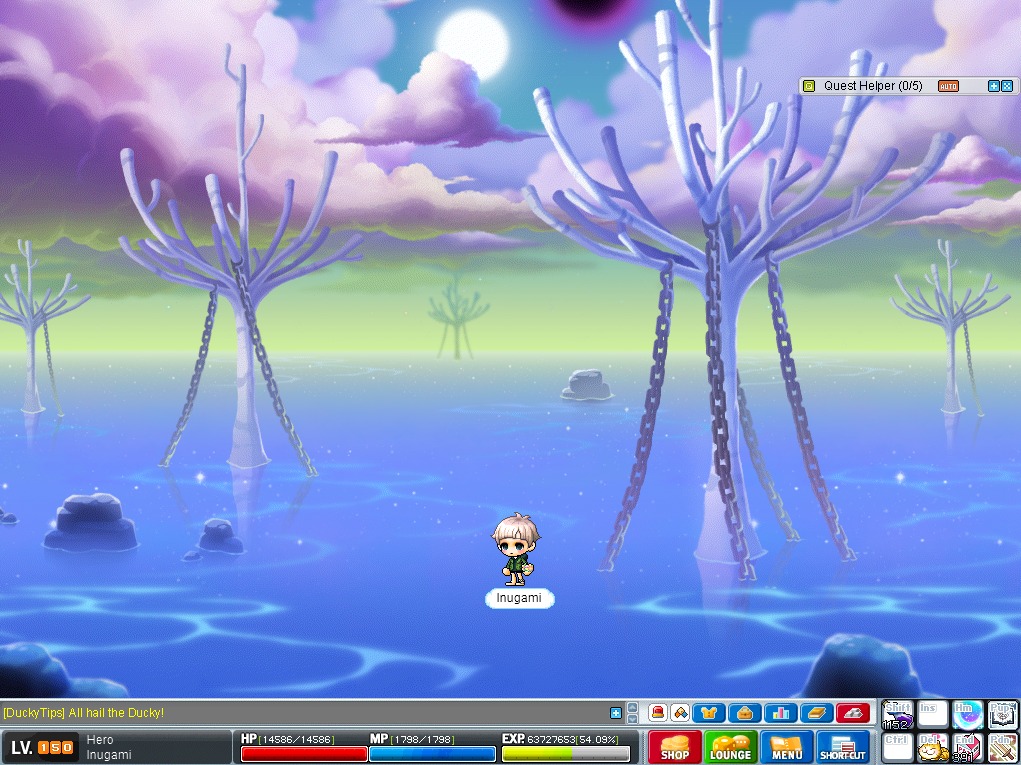This screenshot has width=1021, height=765.
Task: Open the equipment shirt icon button
Action: pos(709,713)
